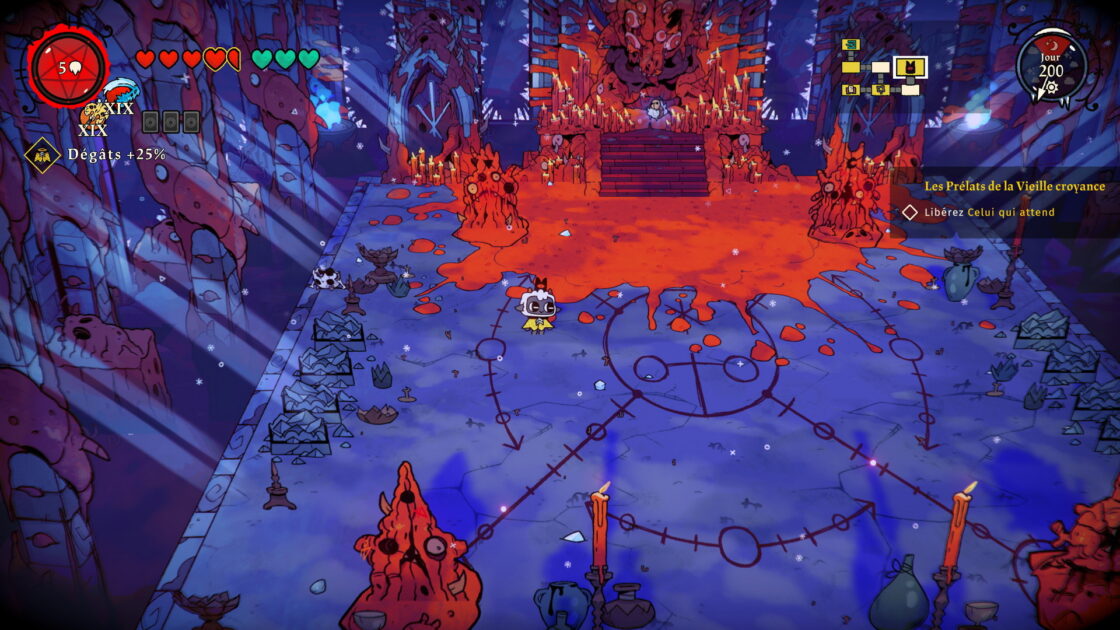Click the red pentagram fervor orb
The height and width of the screenshot is (630, 1120).
[x=69, y=68]
